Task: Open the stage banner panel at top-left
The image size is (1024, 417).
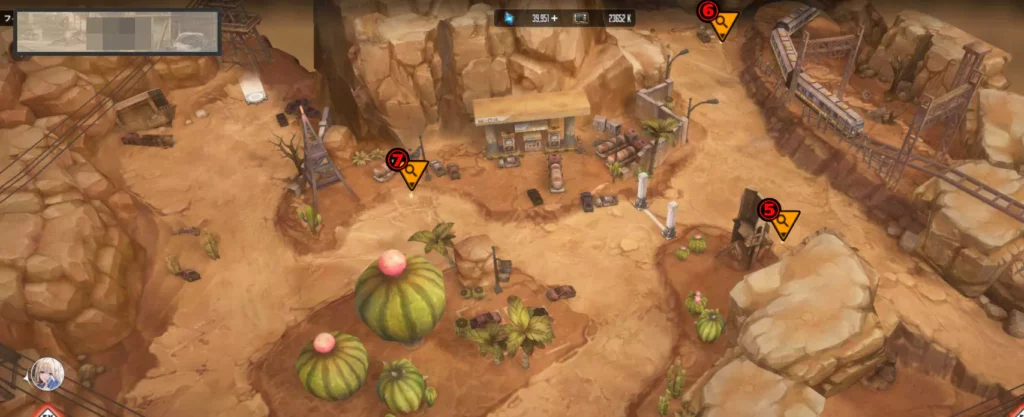Action: [x=118, y=32]
